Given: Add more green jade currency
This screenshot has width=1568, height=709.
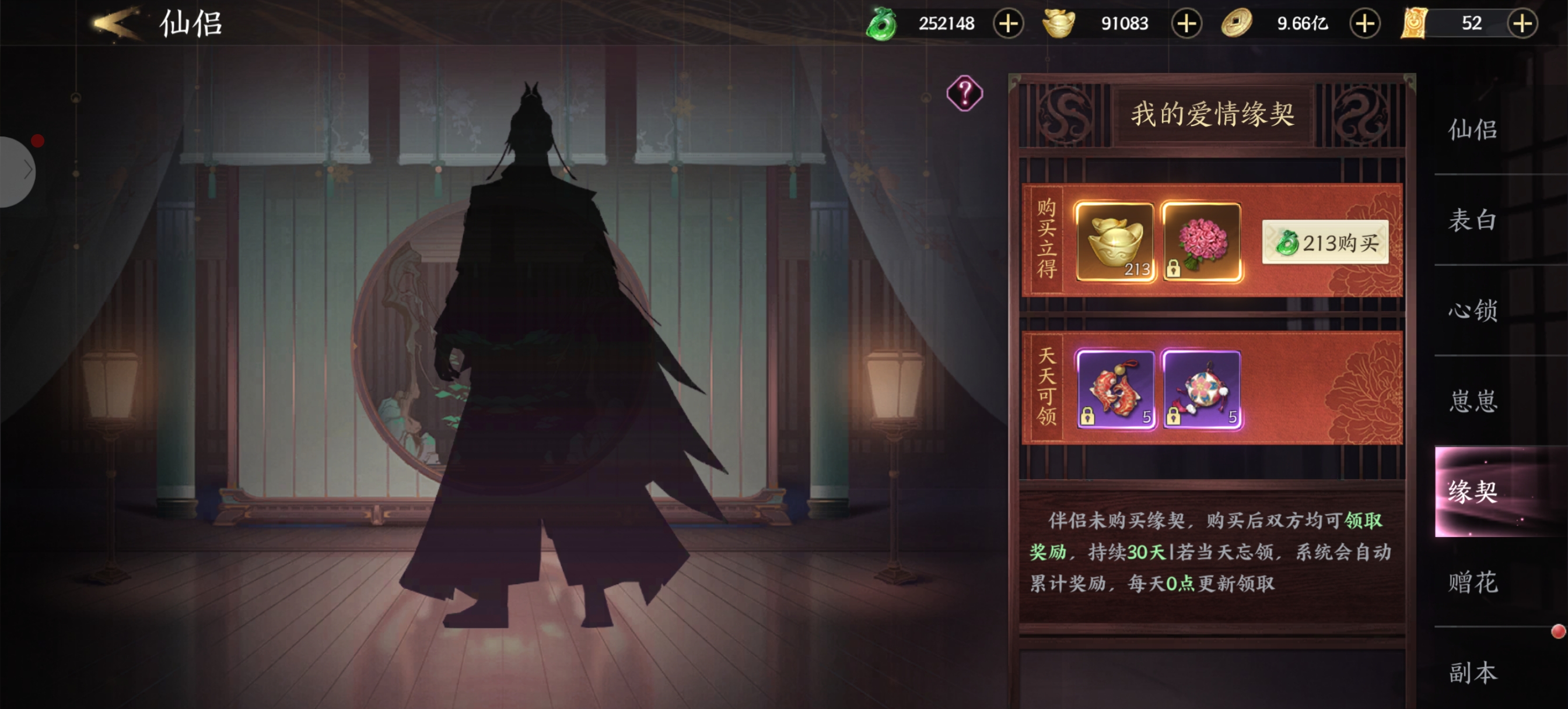Looking at the screenshot, I should point(1008,24).
